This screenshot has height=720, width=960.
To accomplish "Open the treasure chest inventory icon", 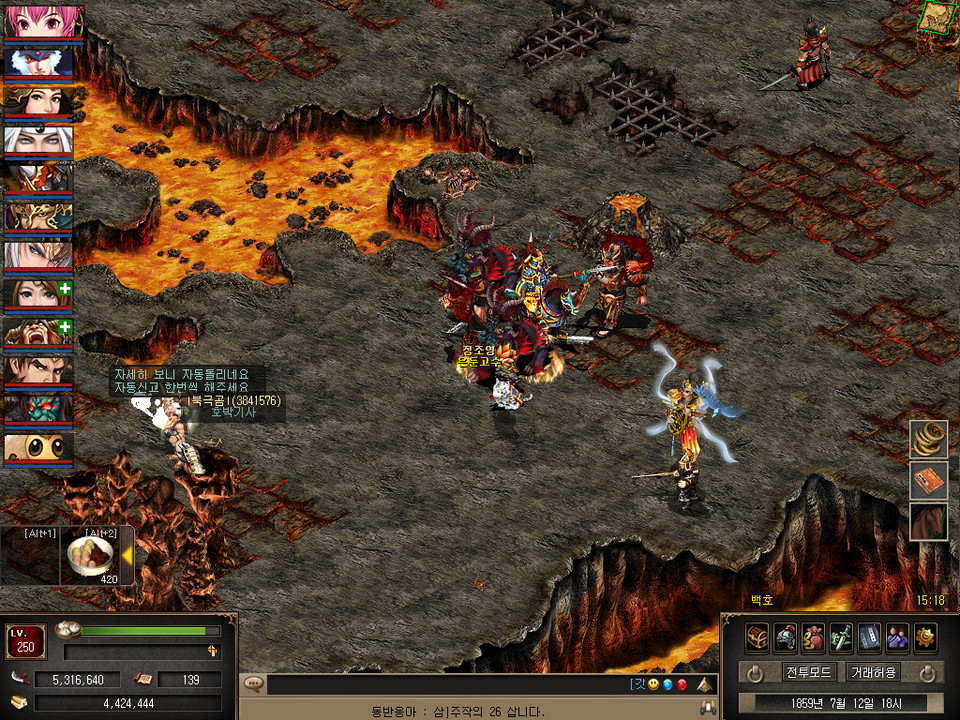I will 757,637.
